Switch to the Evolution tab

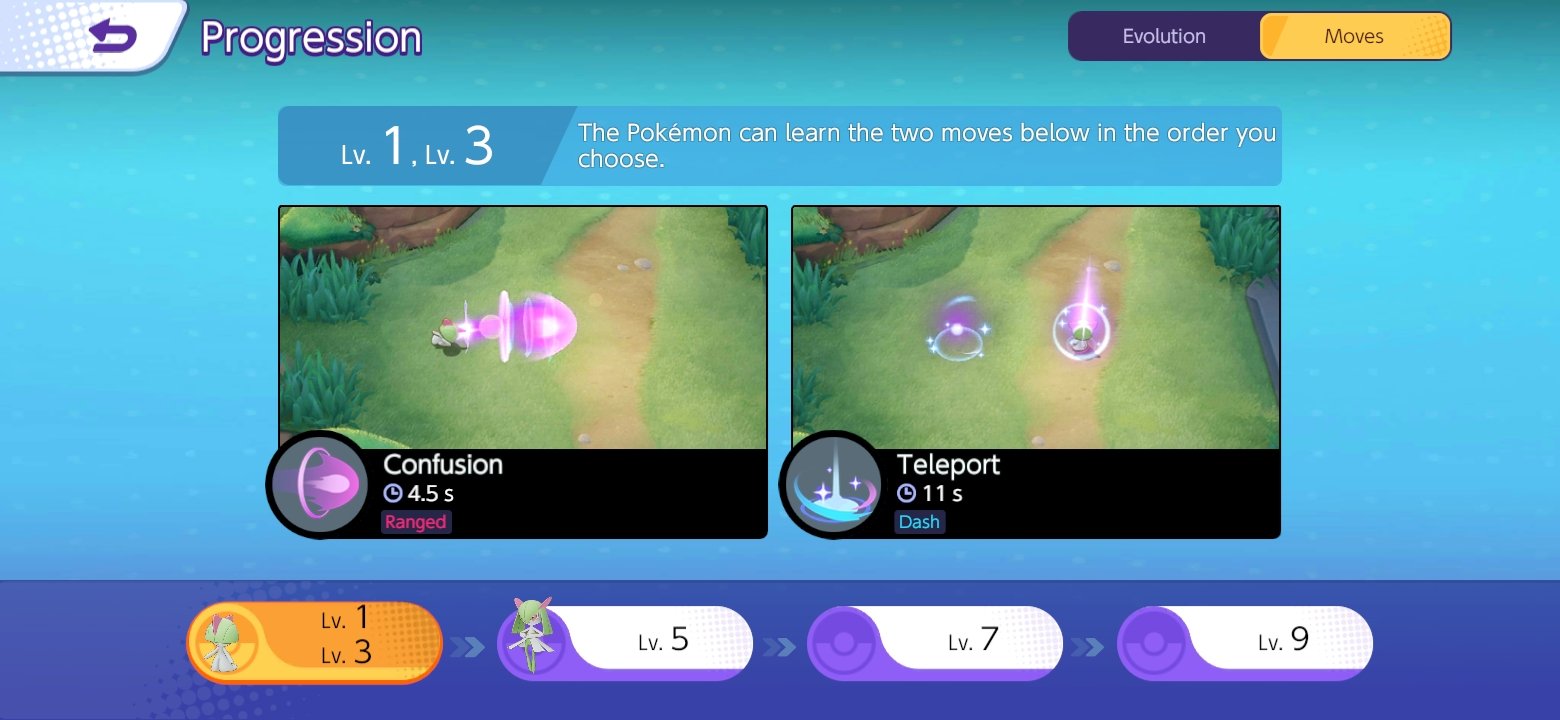point(1163,35)
